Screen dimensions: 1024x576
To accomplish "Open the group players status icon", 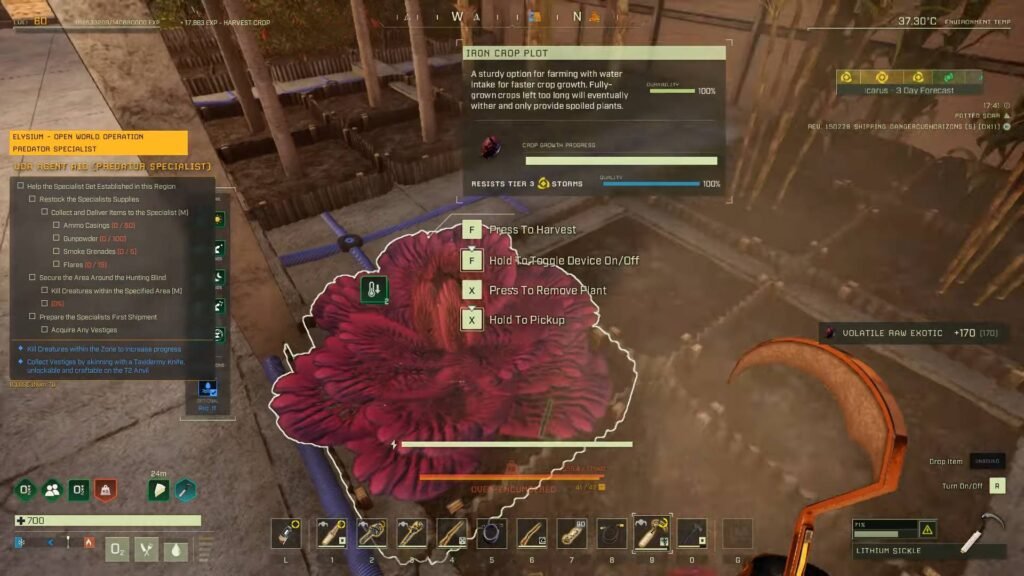I will tap(52, 491).
